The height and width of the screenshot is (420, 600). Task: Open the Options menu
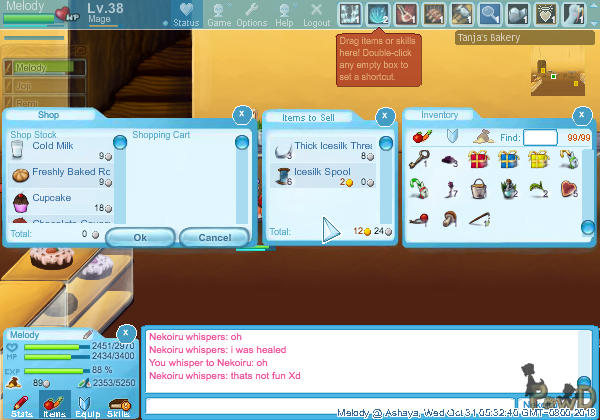(251, 14)
